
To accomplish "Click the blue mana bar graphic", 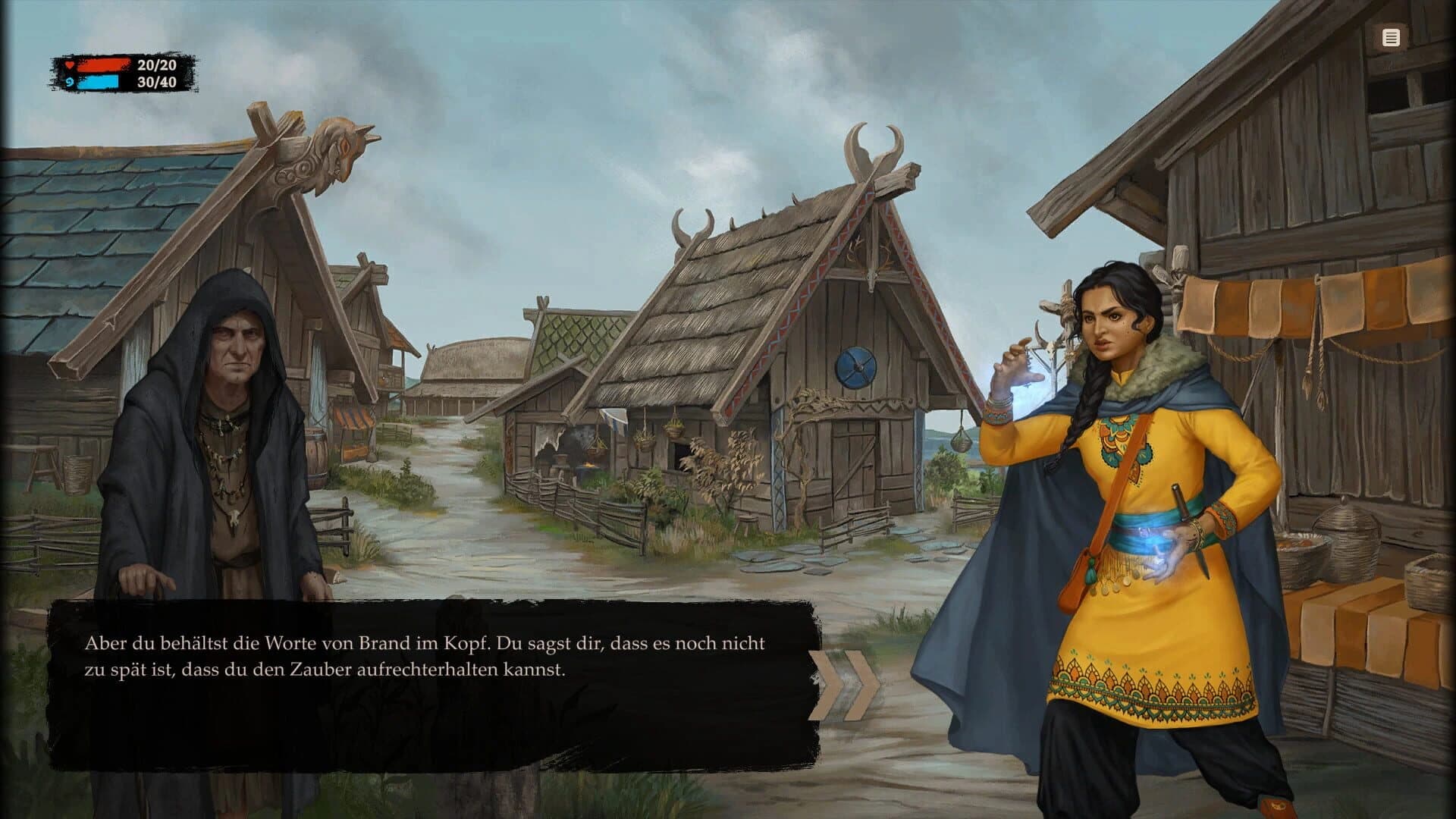I will coord(99,83).
